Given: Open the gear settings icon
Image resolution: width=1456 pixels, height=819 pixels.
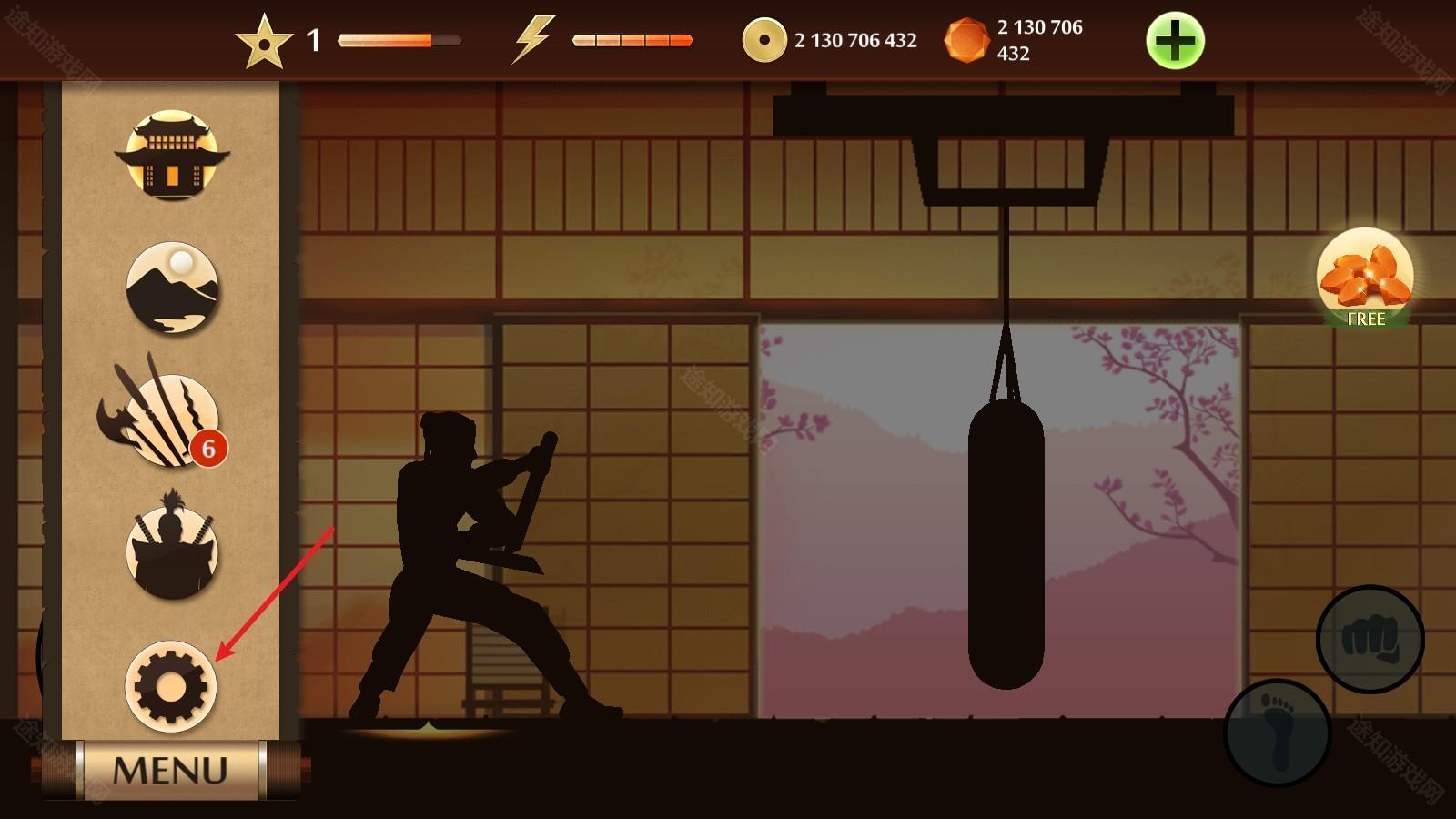Looking at the screenshot, I should pos(170,686).
